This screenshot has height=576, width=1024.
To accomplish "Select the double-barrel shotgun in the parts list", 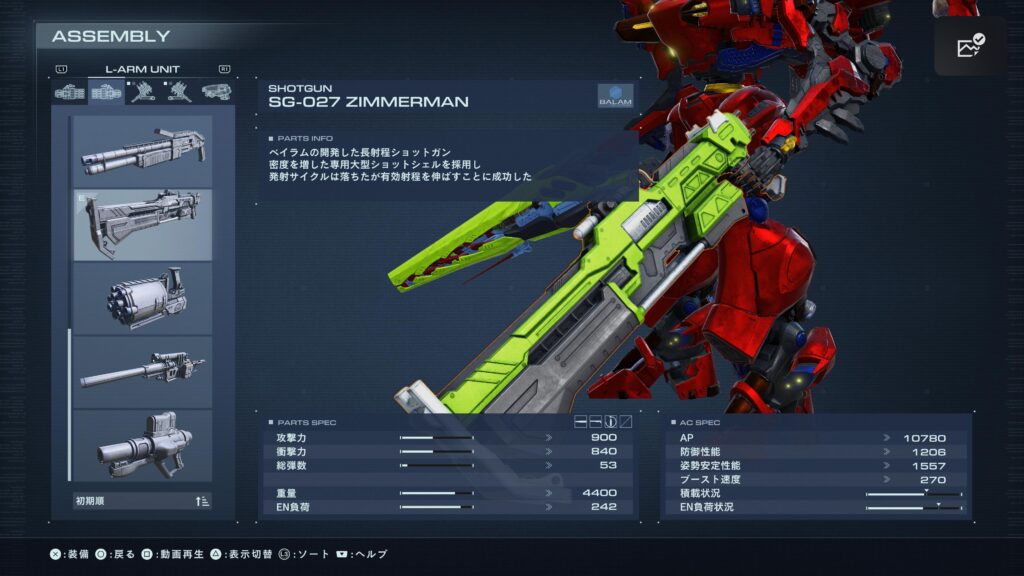I will [142, 150].
